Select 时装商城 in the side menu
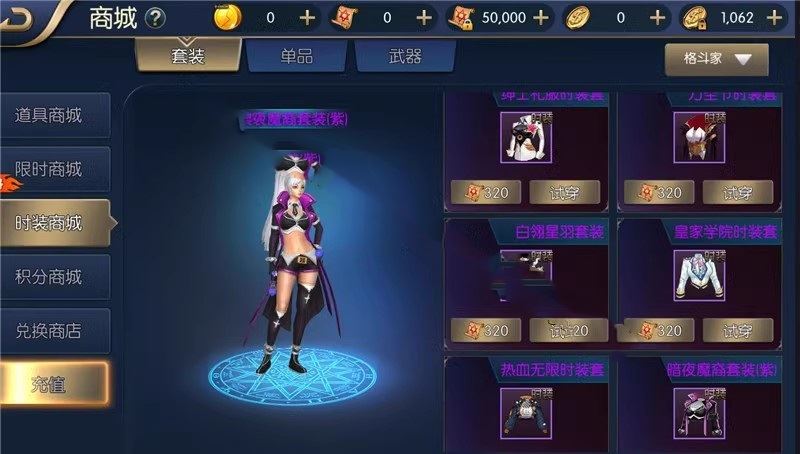Viewport: 800px width, 454px height. pos(52,222)
